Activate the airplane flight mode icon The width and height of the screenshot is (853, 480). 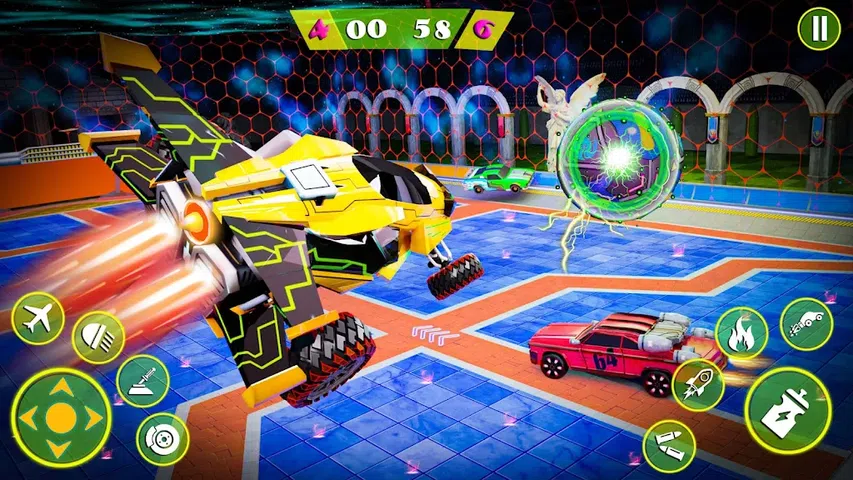(37, 320)
